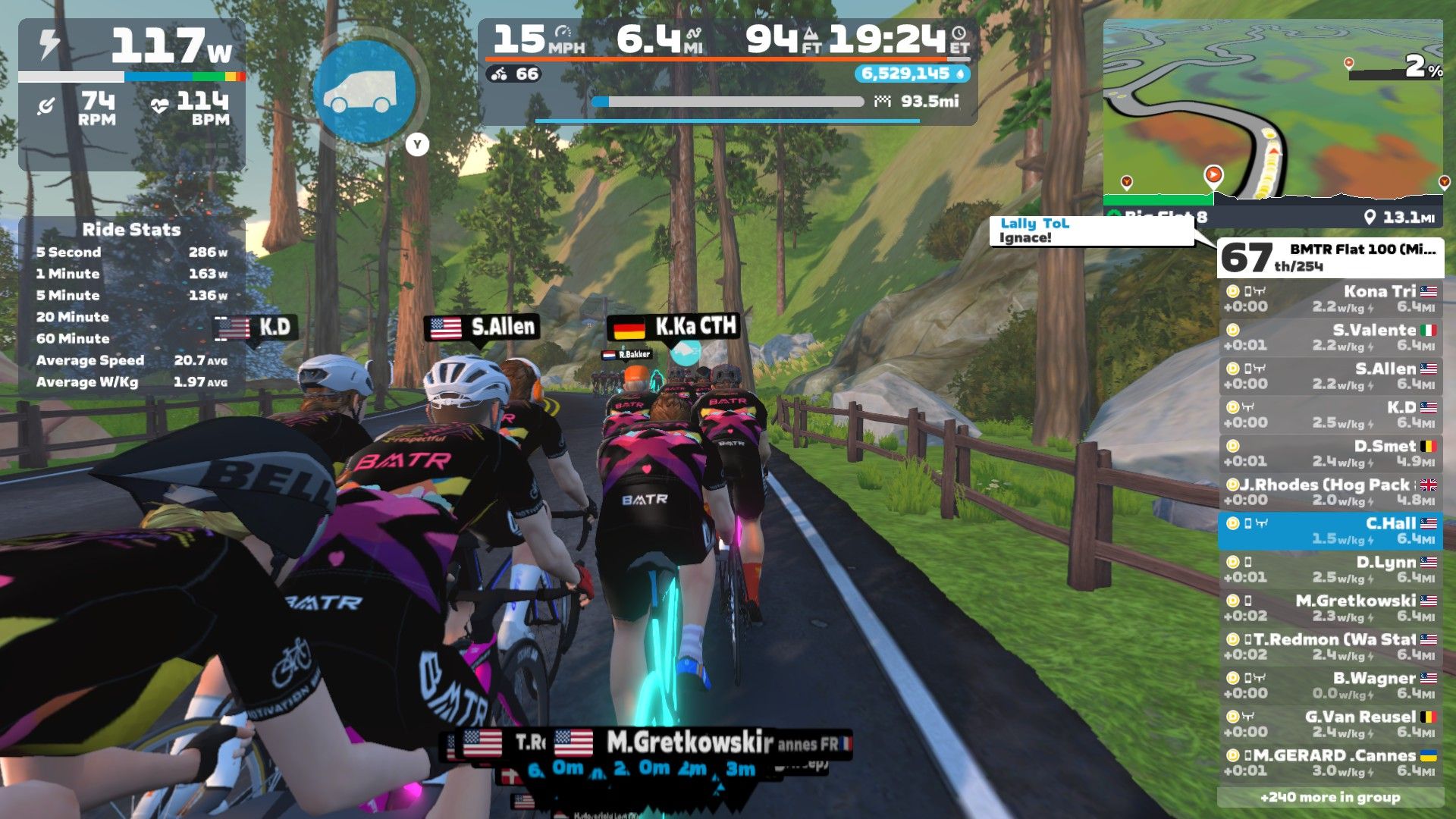The width and height of the screenshot is (1456, 819).
Task: Choose M.GERARD .Cannes rider row
Action: [1331, 763]
